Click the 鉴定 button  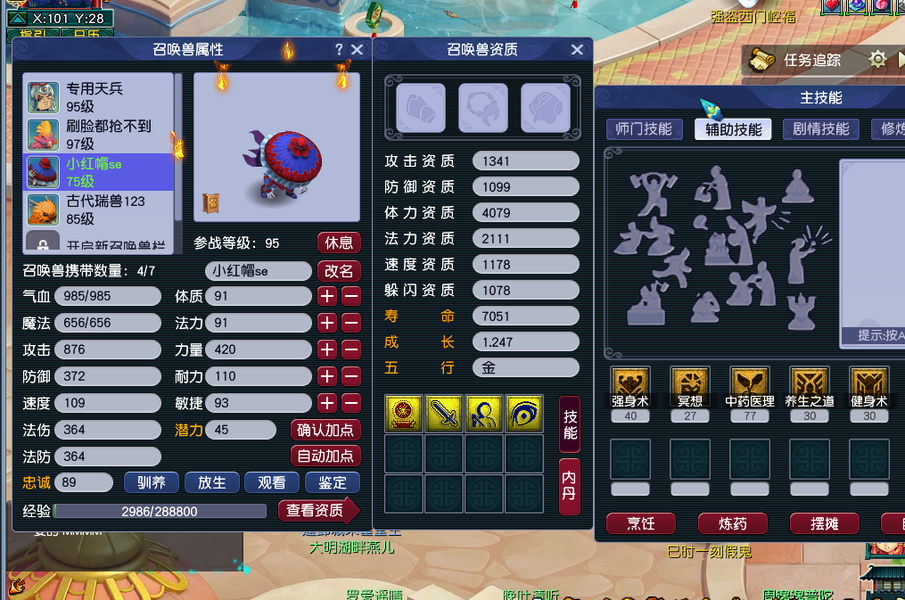tap(332, 482)
